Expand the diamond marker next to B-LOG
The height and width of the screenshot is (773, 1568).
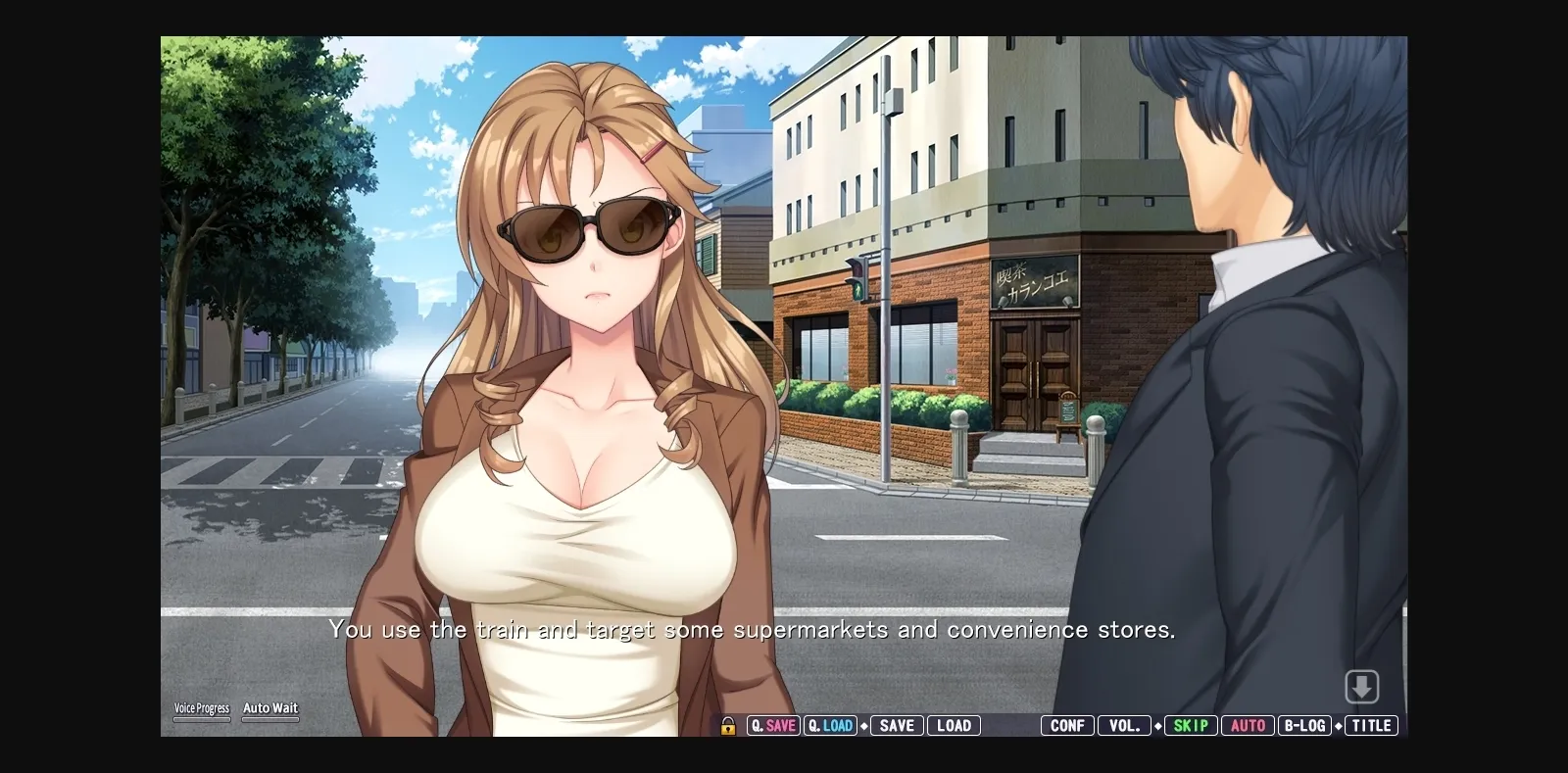tap(1339, 726)
